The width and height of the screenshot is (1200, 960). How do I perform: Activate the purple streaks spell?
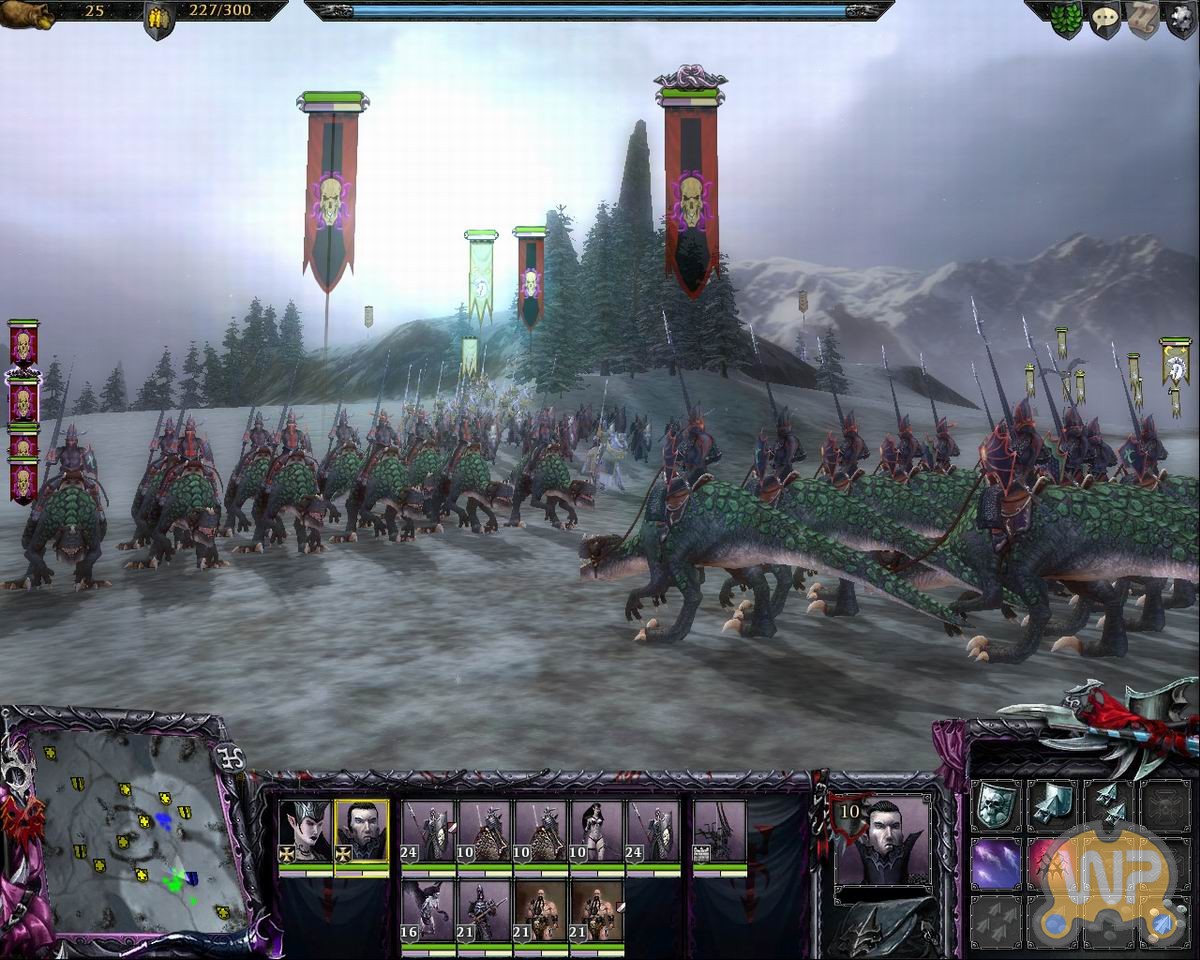coord(996,863)
